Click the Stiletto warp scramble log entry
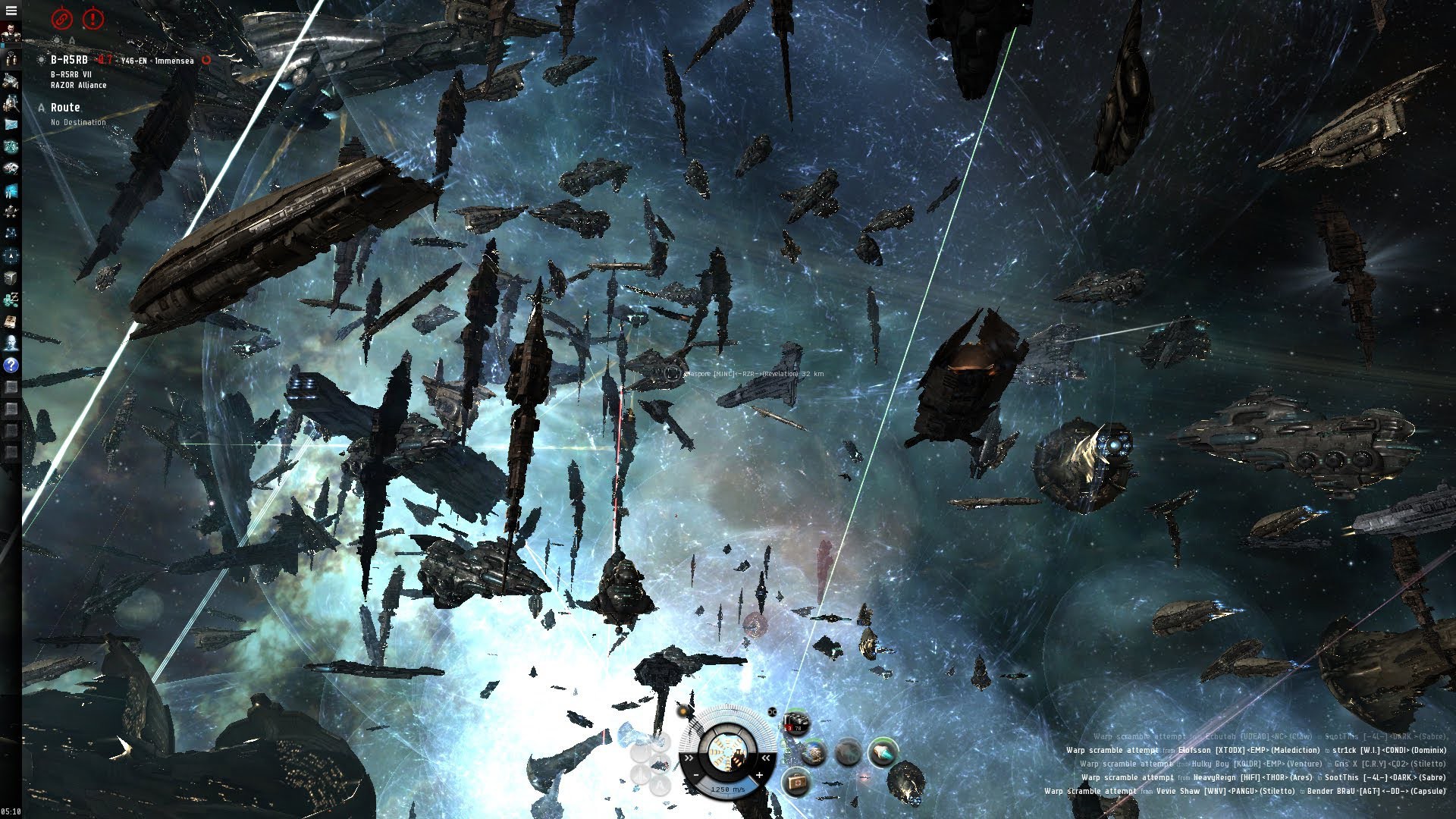The width and height of the screenshot is (1456, 819). [x=1244, y=791]
